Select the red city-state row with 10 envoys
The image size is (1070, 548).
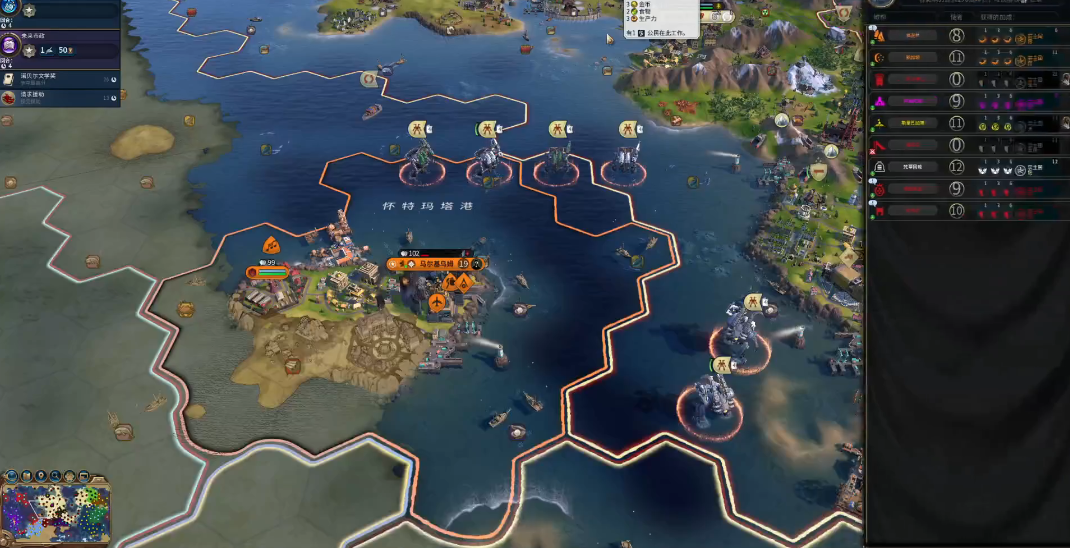click(x=910, y=211)
